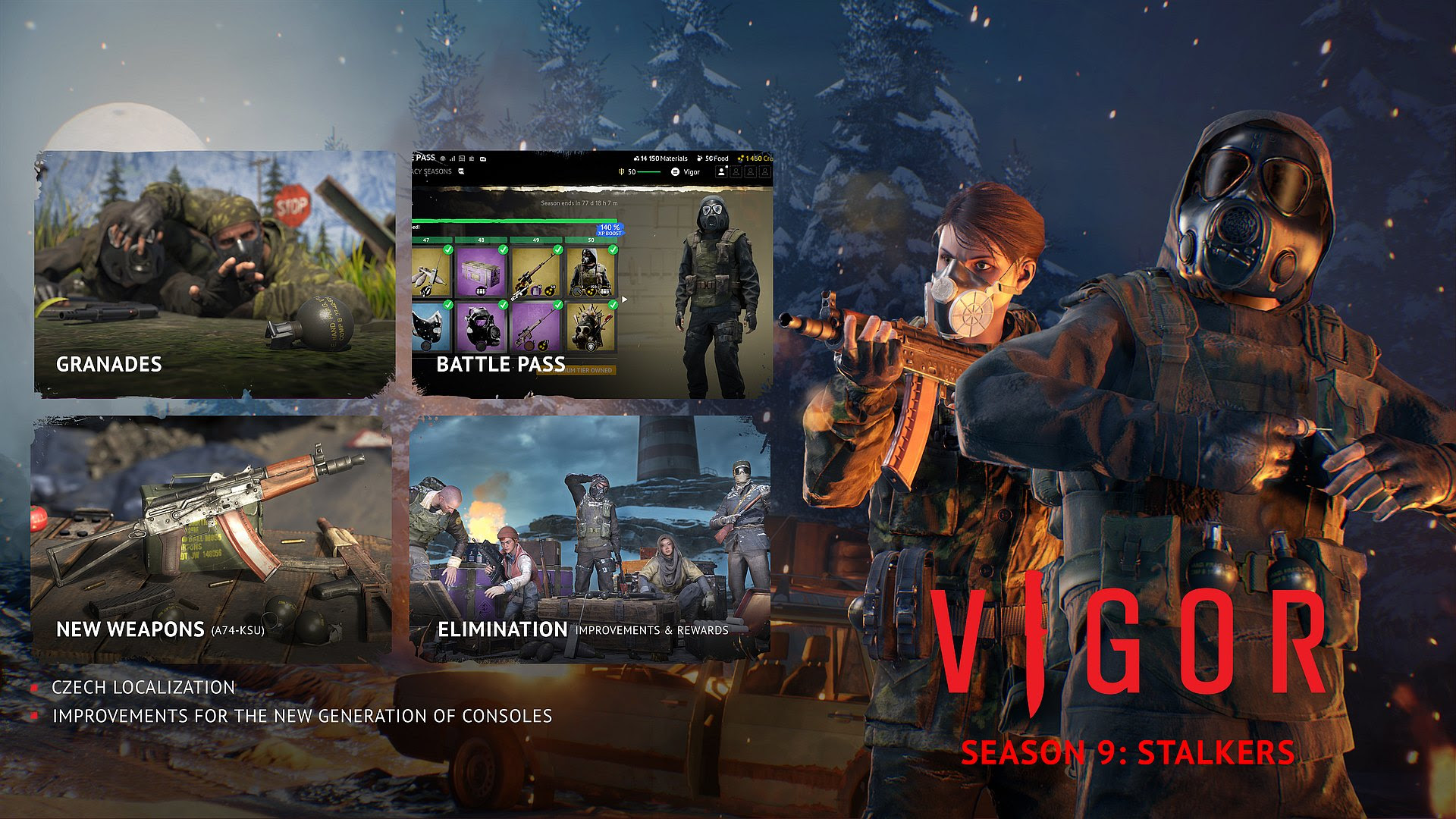Click the Materials resource counter icon

pos(635,158)
